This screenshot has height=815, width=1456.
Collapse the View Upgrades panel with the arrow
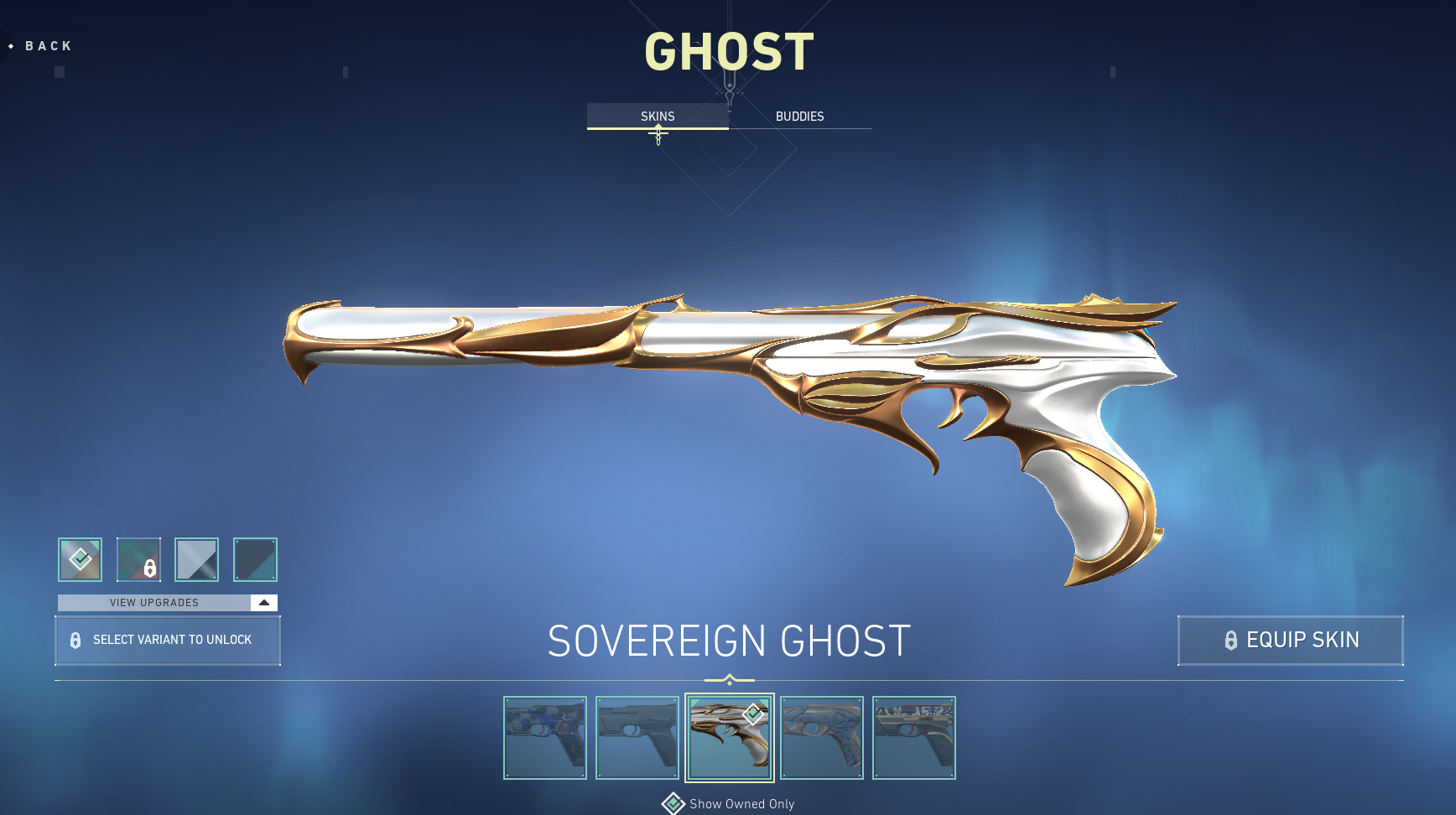coord(263,602)
